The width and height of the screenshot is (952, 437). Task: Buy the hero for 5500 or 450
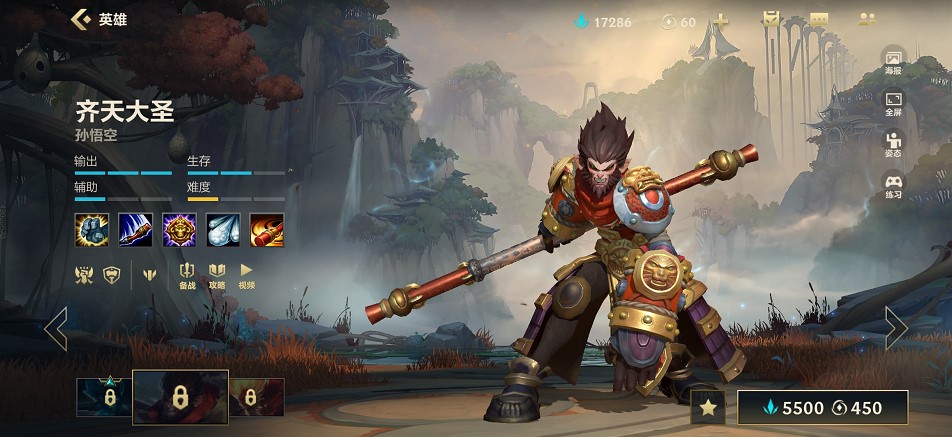[x=822, y=407]
